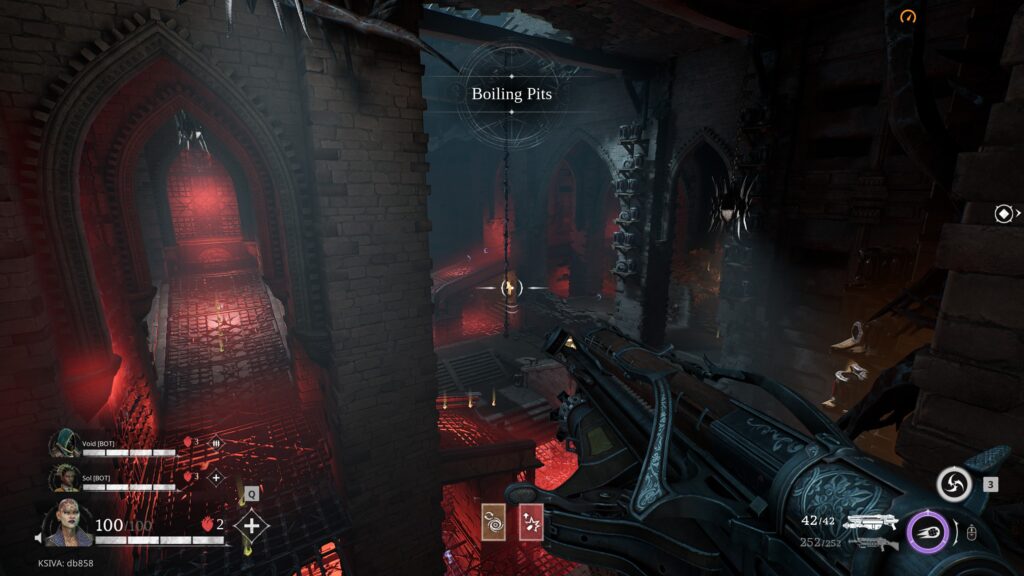Activate the purple-ringed fireball ability
1024x576 pixels.
(927, 531)
